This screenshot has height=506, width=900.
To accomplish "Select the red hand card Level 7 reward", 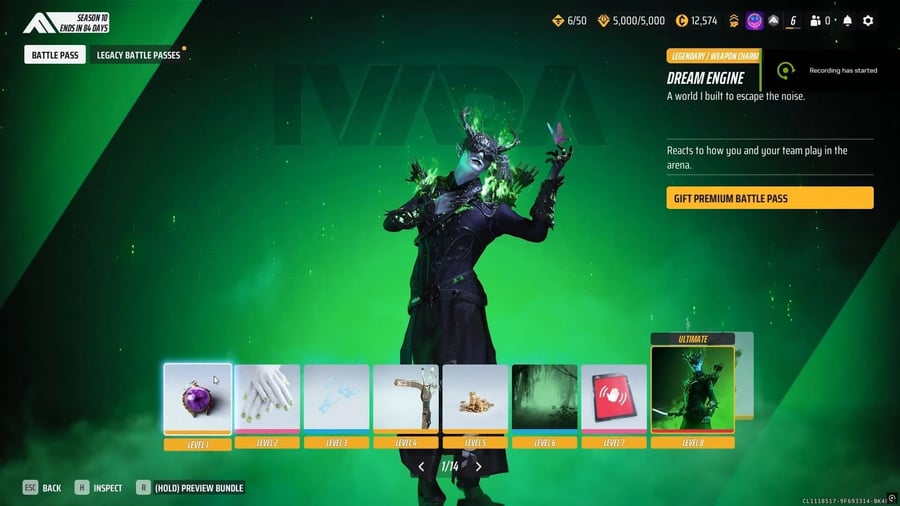I will tap(614, 398).
